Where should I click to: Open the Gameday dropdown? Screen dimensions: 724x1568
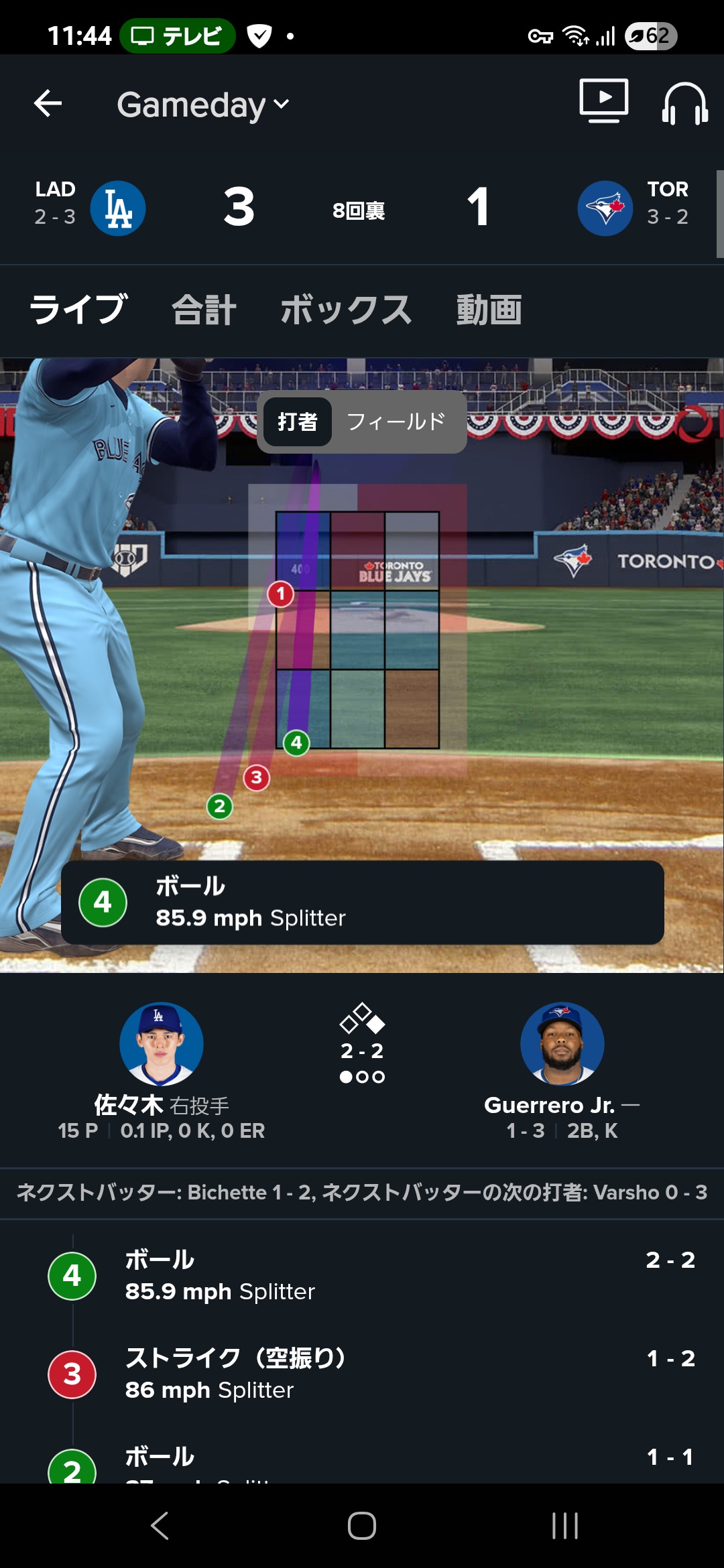(202, 105)
